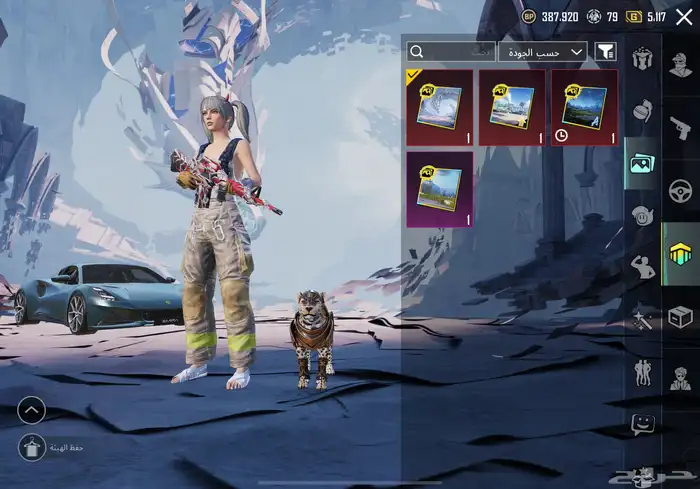700x489 pixels.
Task: Open the steering wheel vehicles tab
Action: 681,189
